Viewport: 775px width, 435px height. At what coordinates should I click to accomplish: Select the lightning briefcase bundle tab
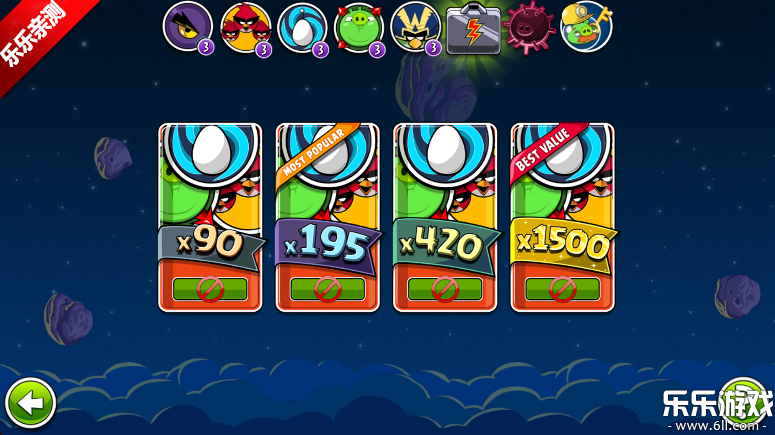point(473,27)
